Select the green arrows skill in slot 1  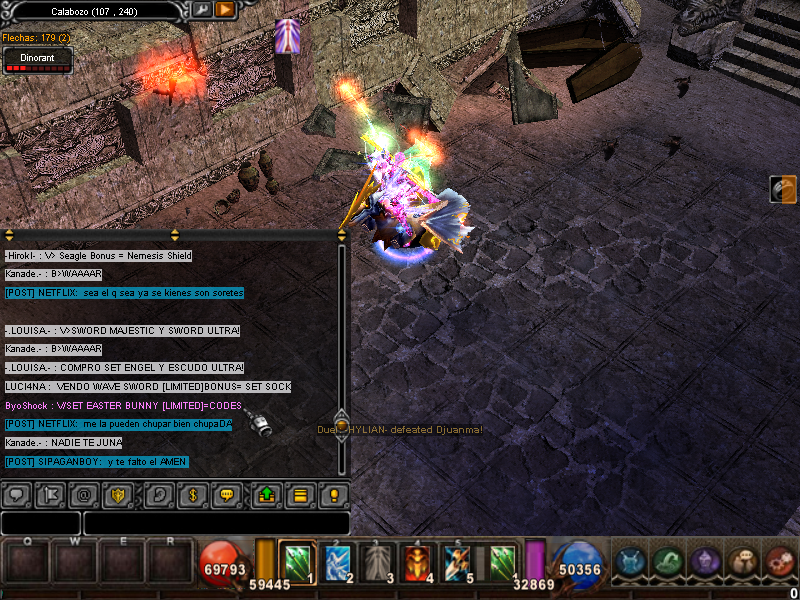(x=298, y=561)
